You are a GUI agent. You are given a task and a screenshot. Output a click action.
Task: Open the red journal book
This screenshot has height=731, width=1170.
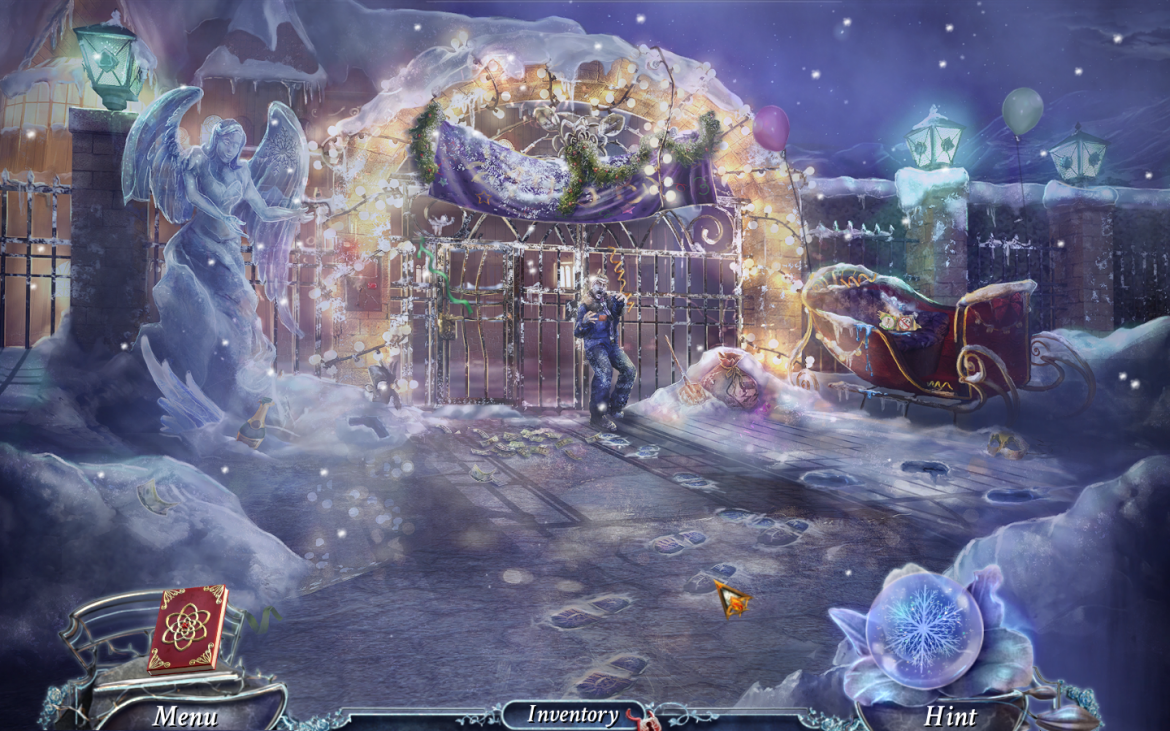click(187, 627)
